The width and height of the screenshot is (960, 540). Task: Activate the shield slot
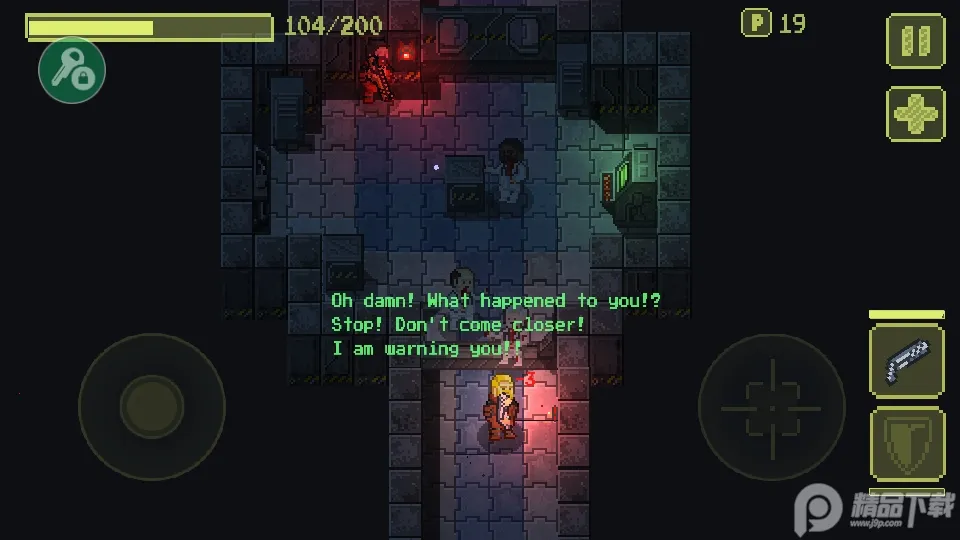pyautogui.click(x=906, y=444)
